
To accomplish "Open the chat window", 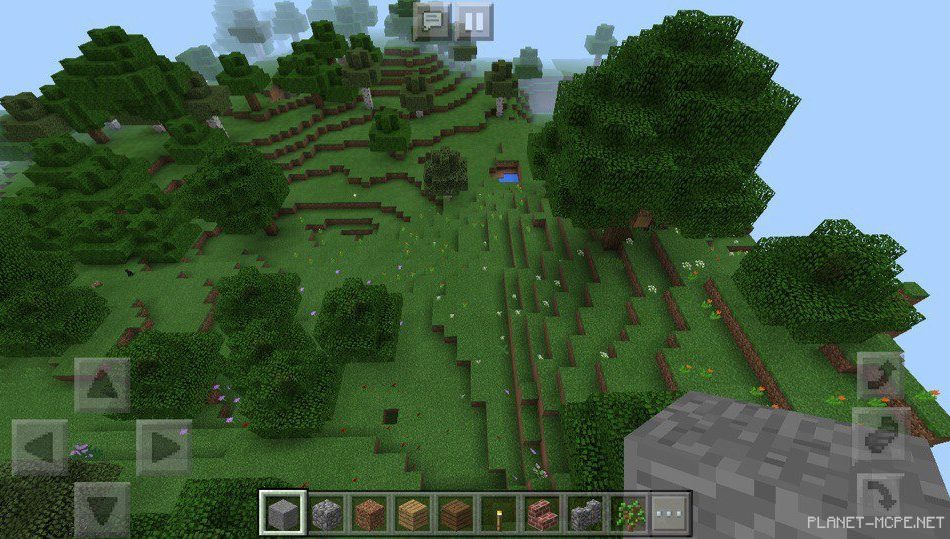I will pyautogui.click(x=434, y=21).
